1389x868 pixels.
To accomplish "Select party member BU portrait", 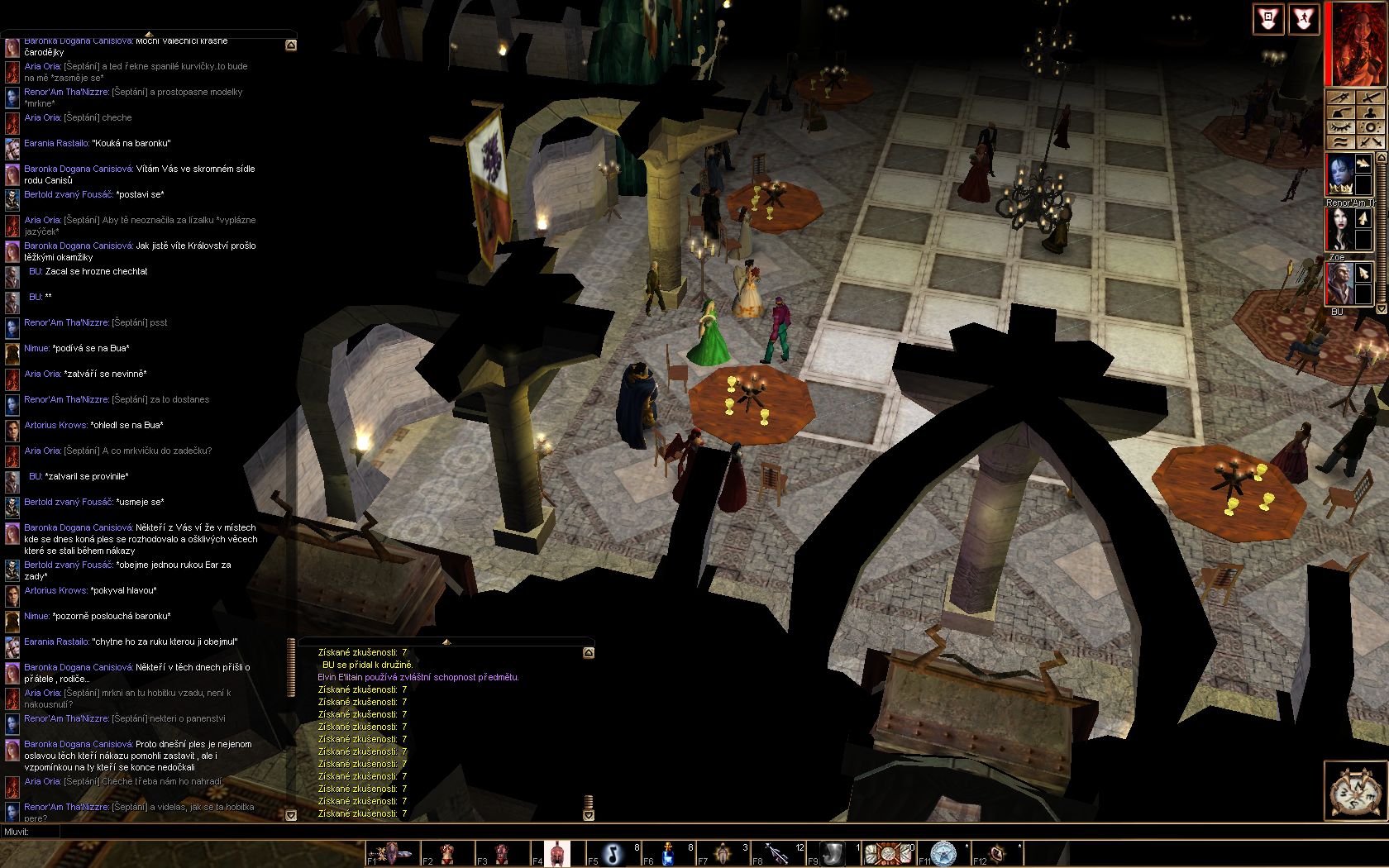I will click(1339, 285).
